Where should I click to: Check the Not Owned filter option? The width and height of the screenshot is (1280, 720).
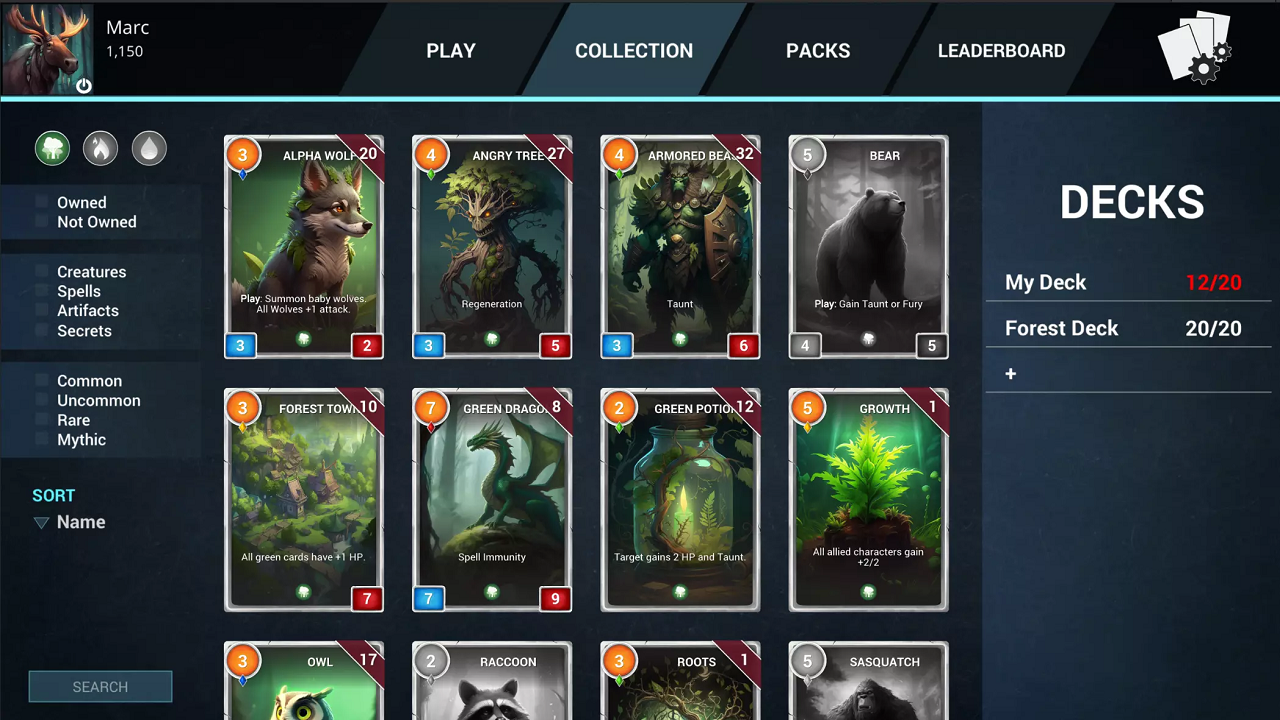[x=42, y=222]
